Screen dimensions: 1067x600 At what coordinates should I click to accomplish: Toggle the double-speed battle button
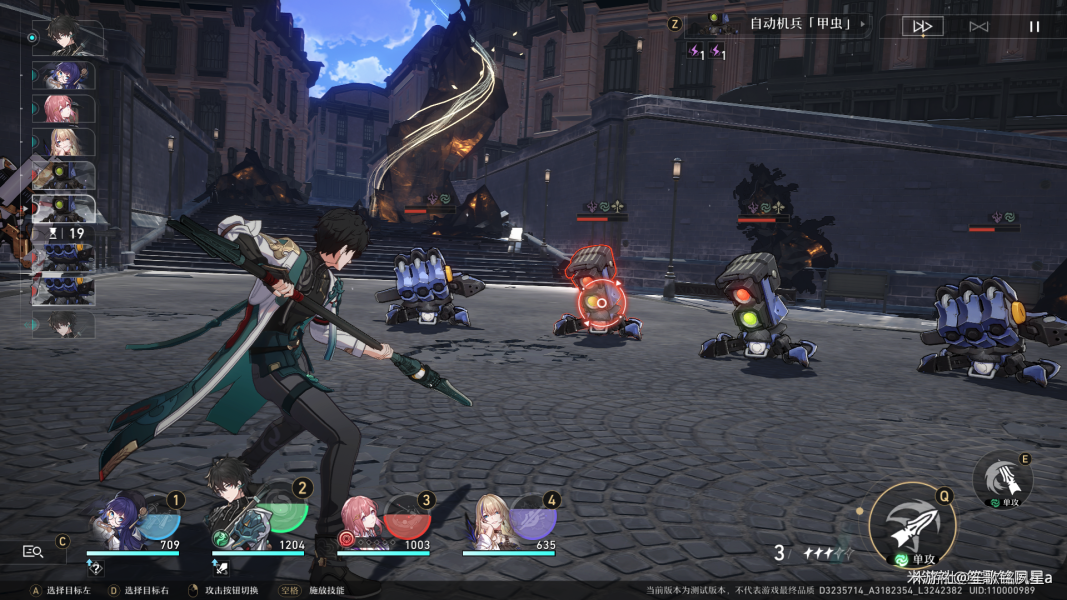click(922, 27)
